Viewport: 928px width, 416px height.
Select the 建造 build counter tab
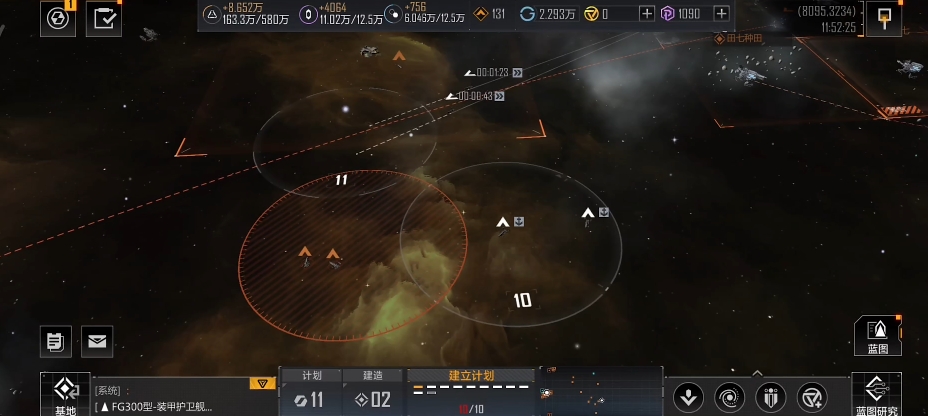tap(373, 392)
